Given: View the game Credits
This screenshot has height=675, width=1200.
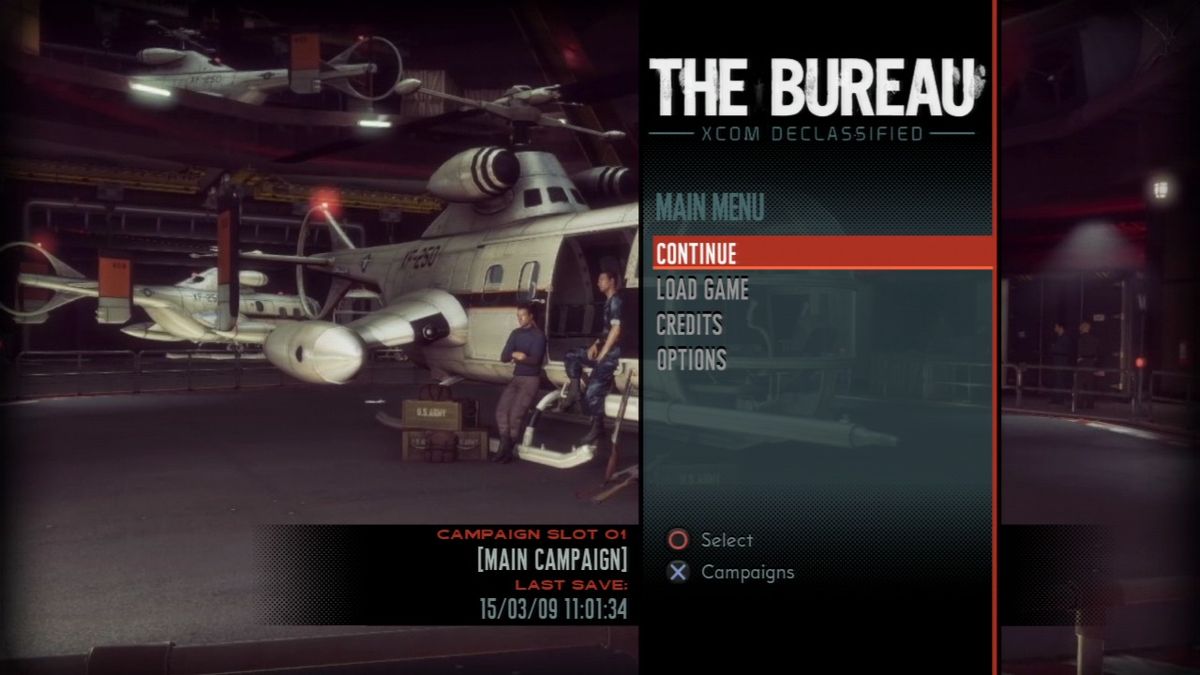Looking at the screenshot, I should click(x=689, y=325).
